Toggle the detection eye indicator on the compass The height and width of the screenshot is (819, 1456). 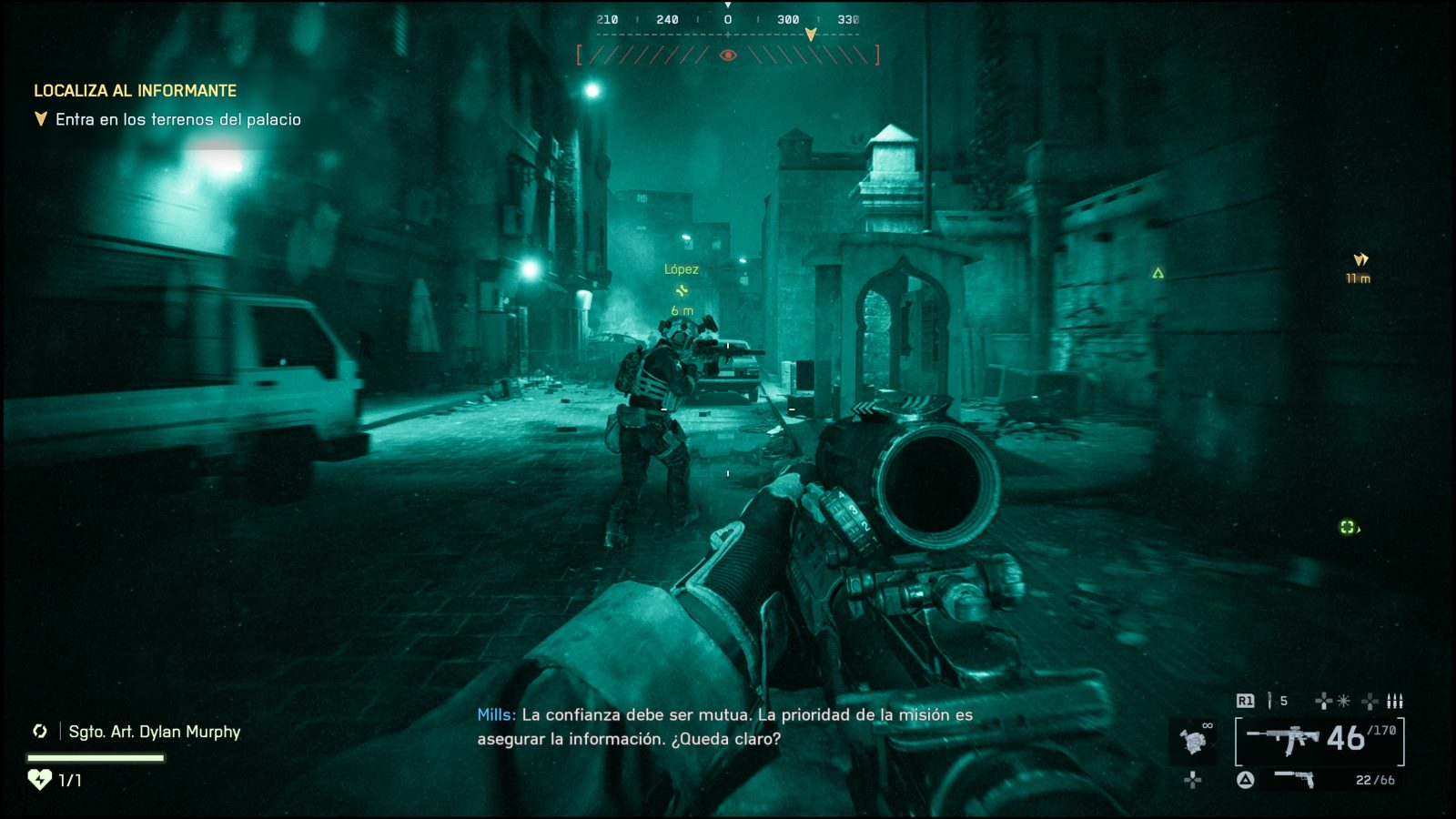pyautogui.click(x=727, y=55)
